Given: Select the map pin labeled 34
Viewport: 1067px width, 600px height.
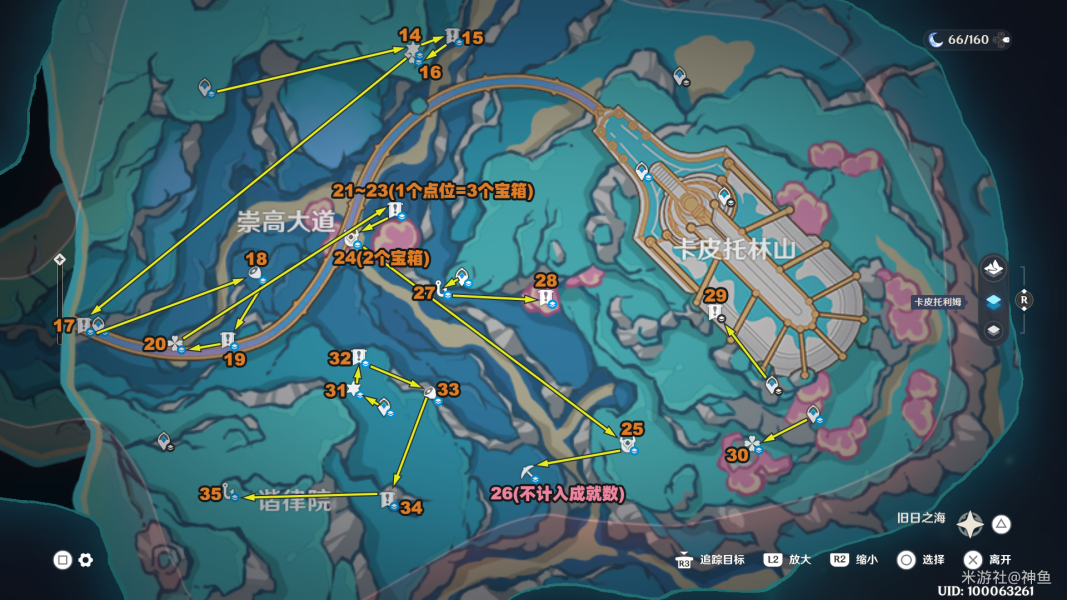Looking at the screenshot, I should point(388,498).
